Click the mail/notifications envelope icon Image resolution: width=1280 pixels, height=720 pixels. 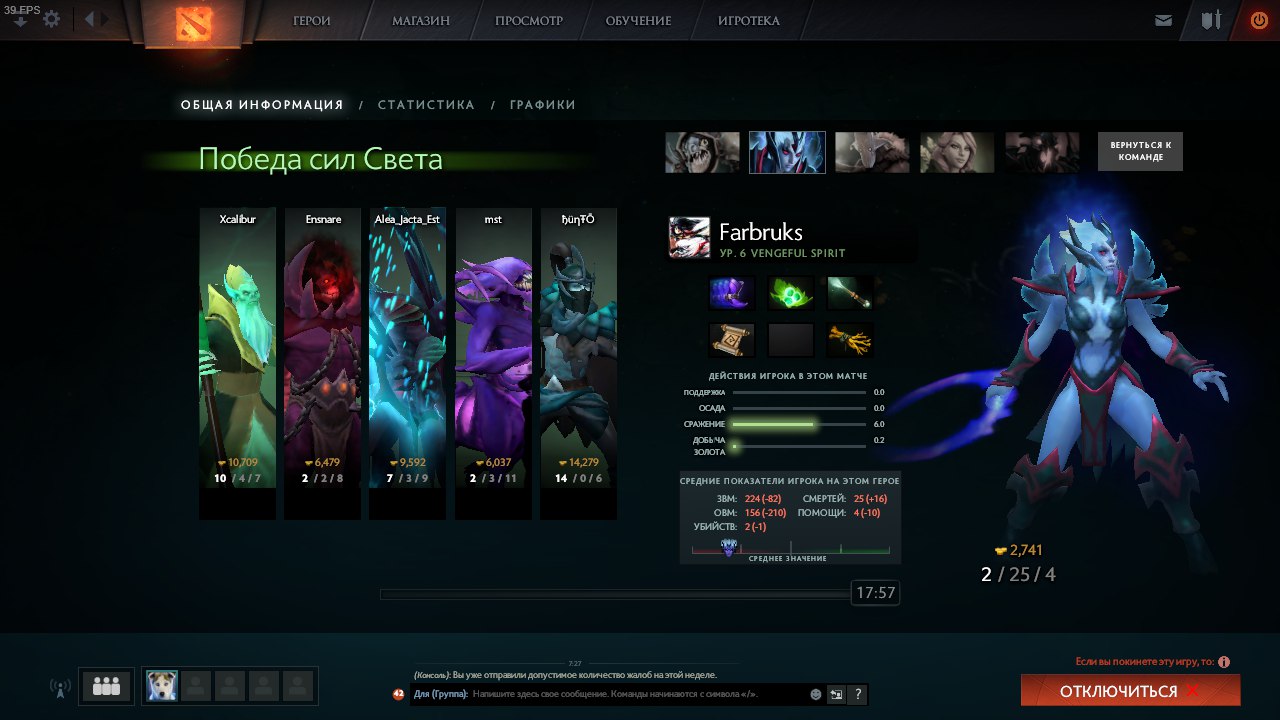[x=1162, y=19]
